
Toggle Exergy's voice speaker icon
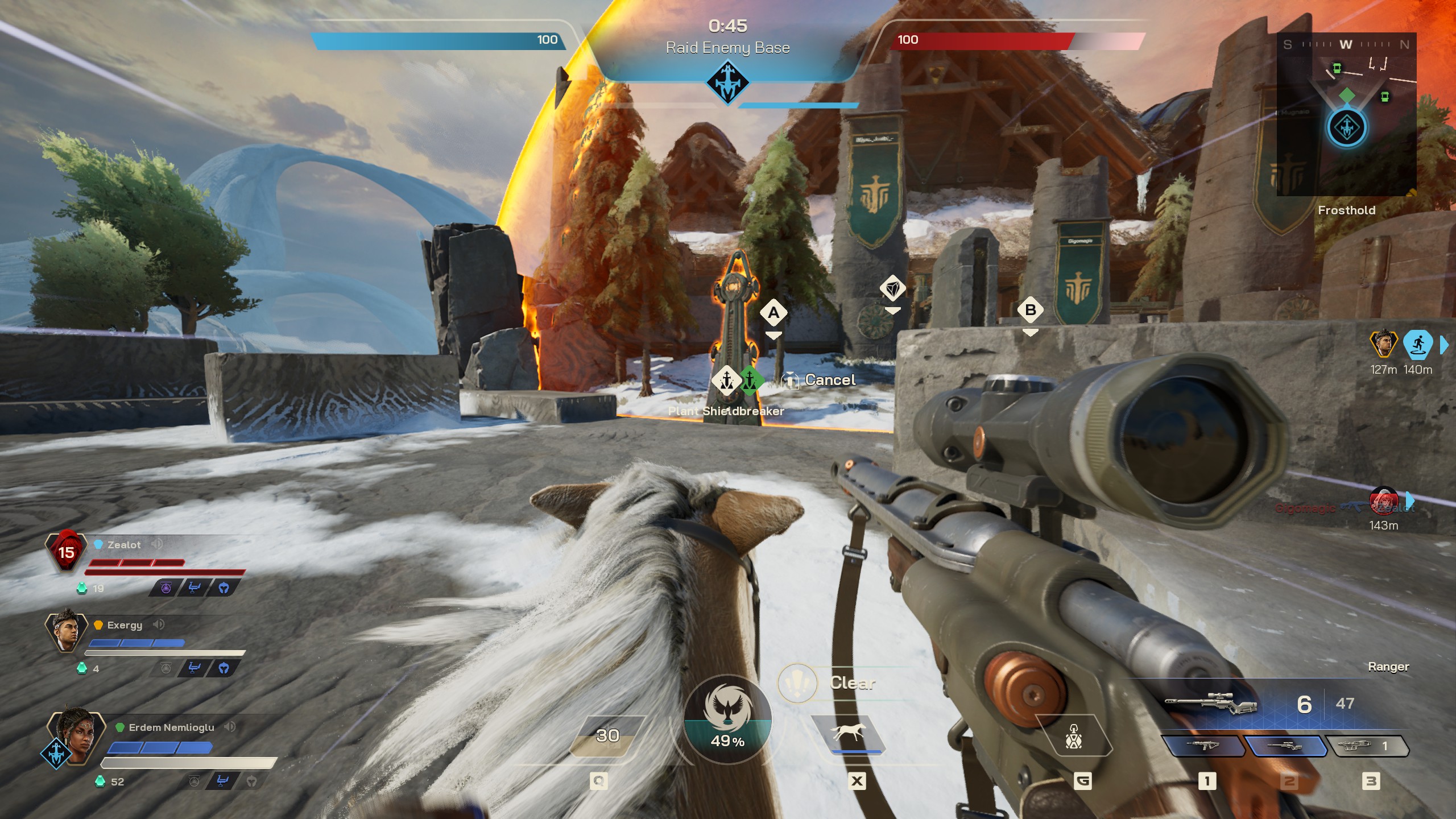tap(159, 624)
